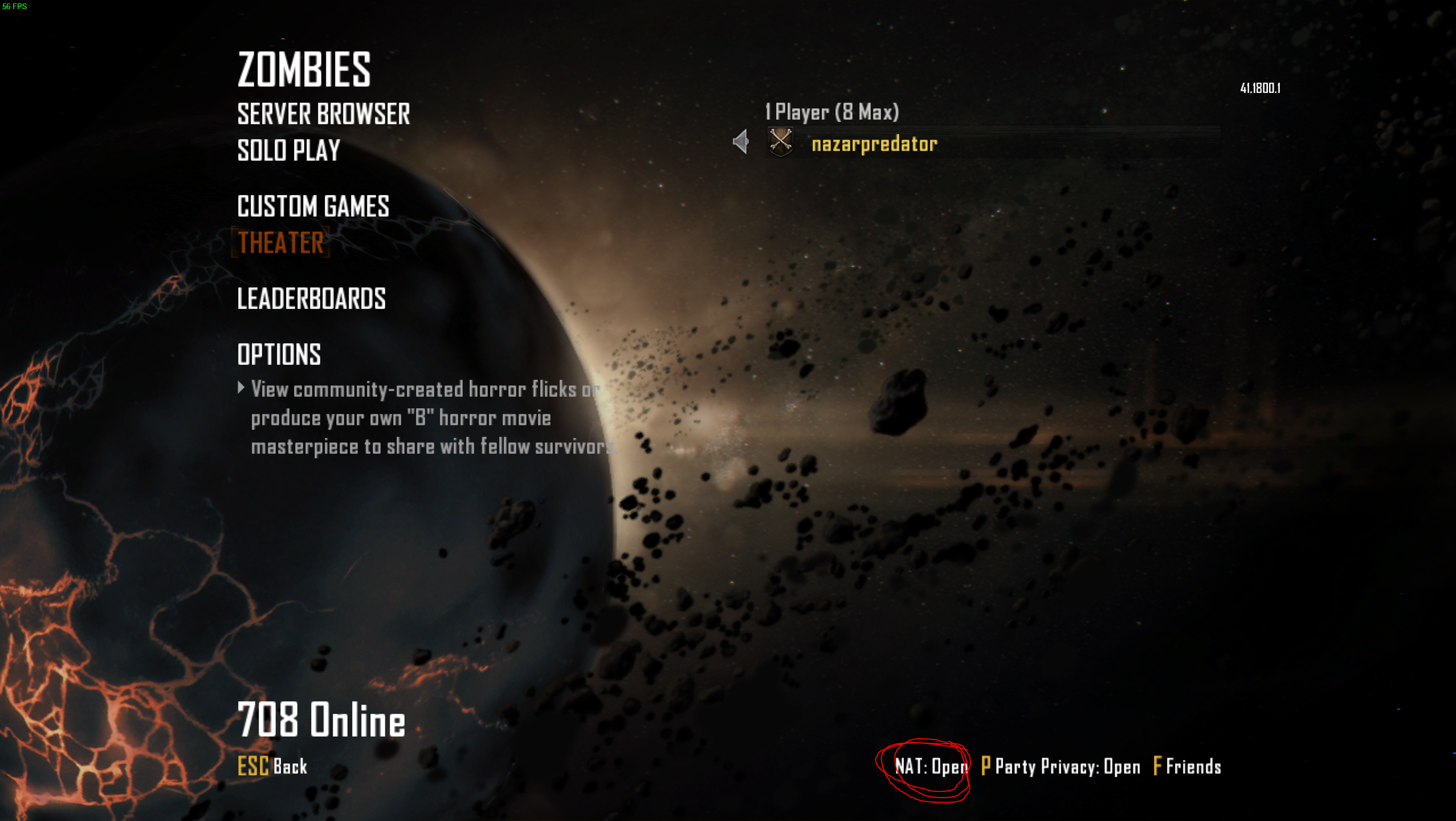Viewport: 1456px width, 821px height.
Task: Select player nazarpredator in the lobby
Action: [x=874, y=144]
